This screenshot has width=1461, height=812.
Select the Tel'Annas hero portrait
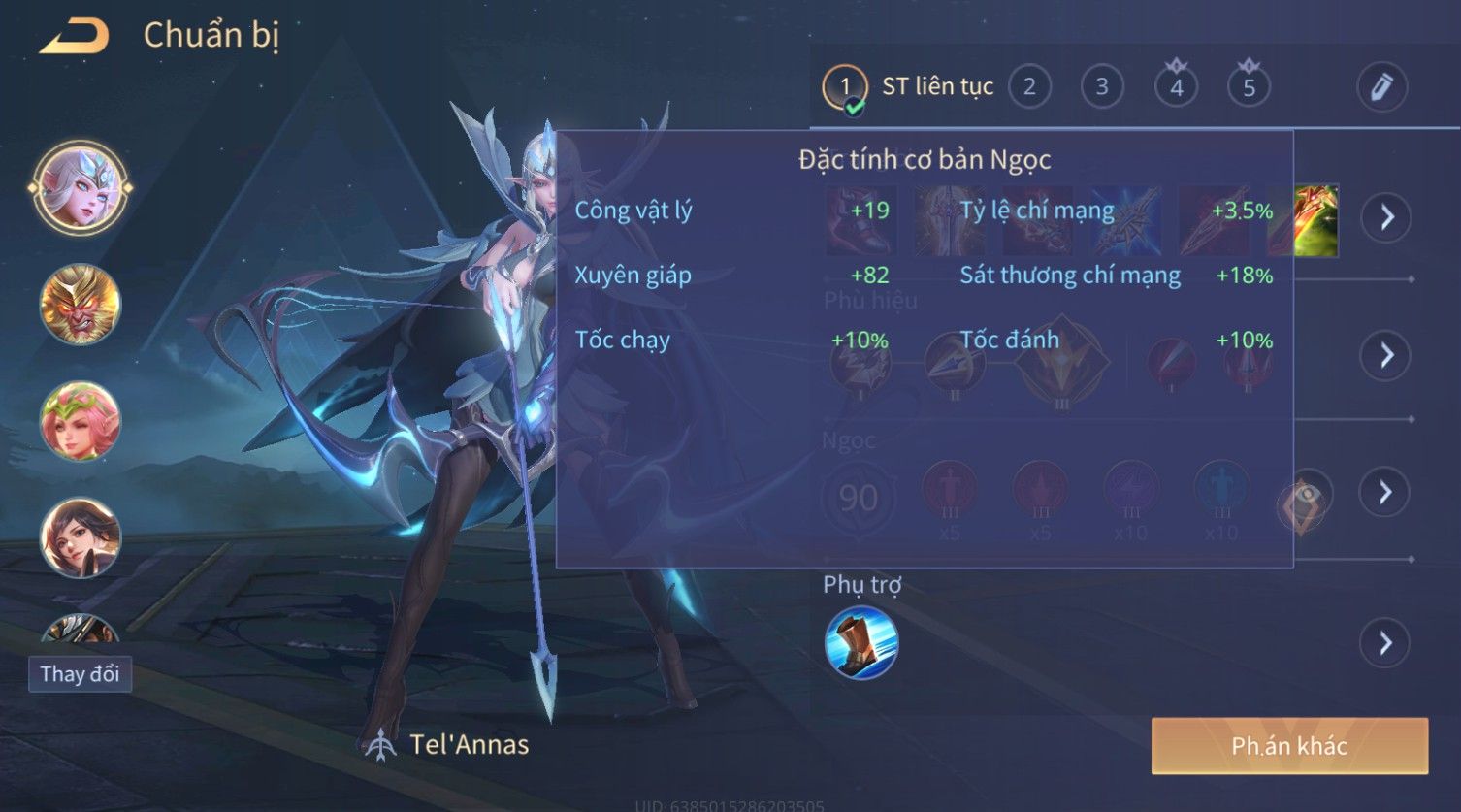tap(81, 188)
